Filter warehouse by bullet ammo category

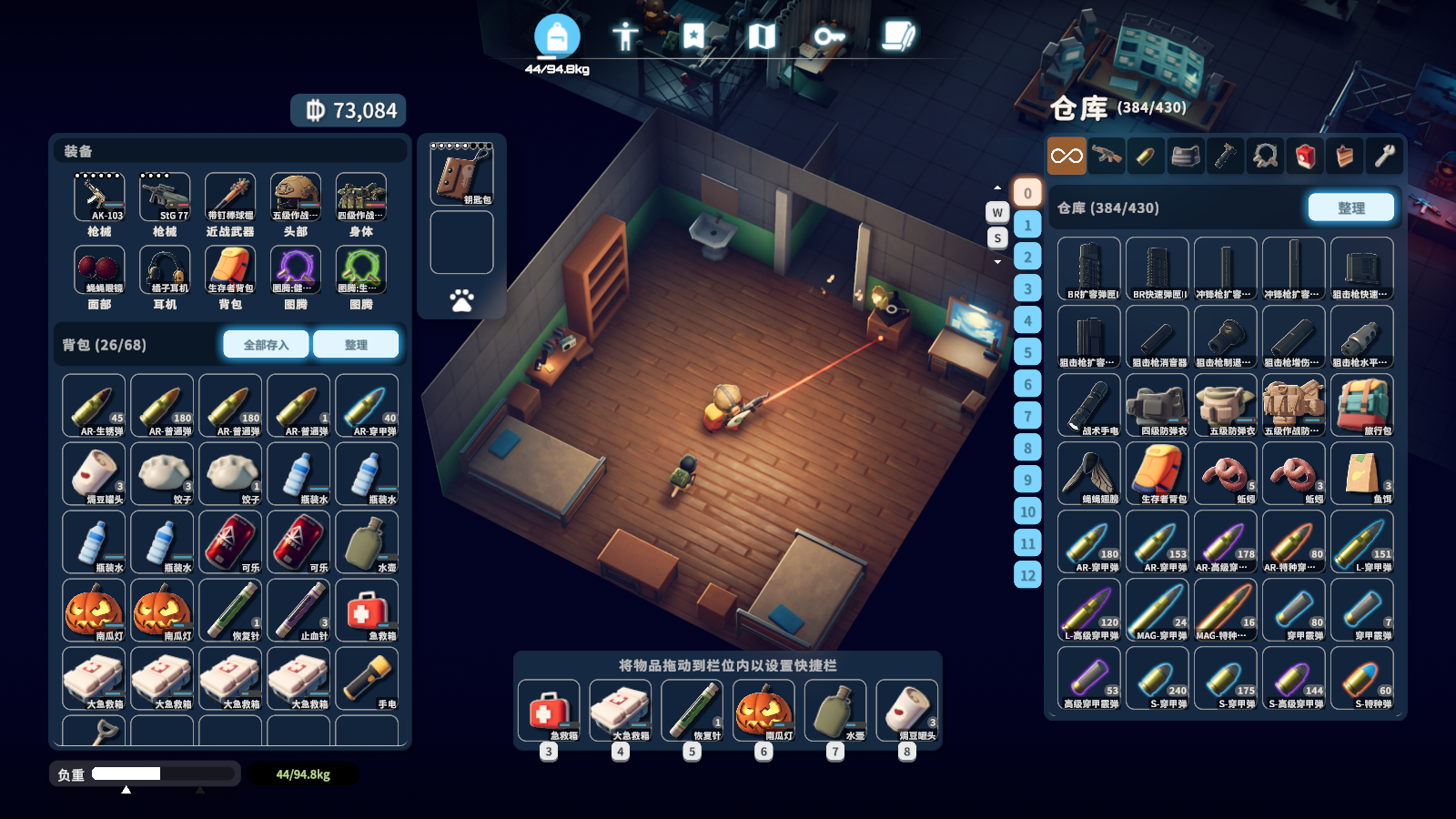(x=1146, y=157)
